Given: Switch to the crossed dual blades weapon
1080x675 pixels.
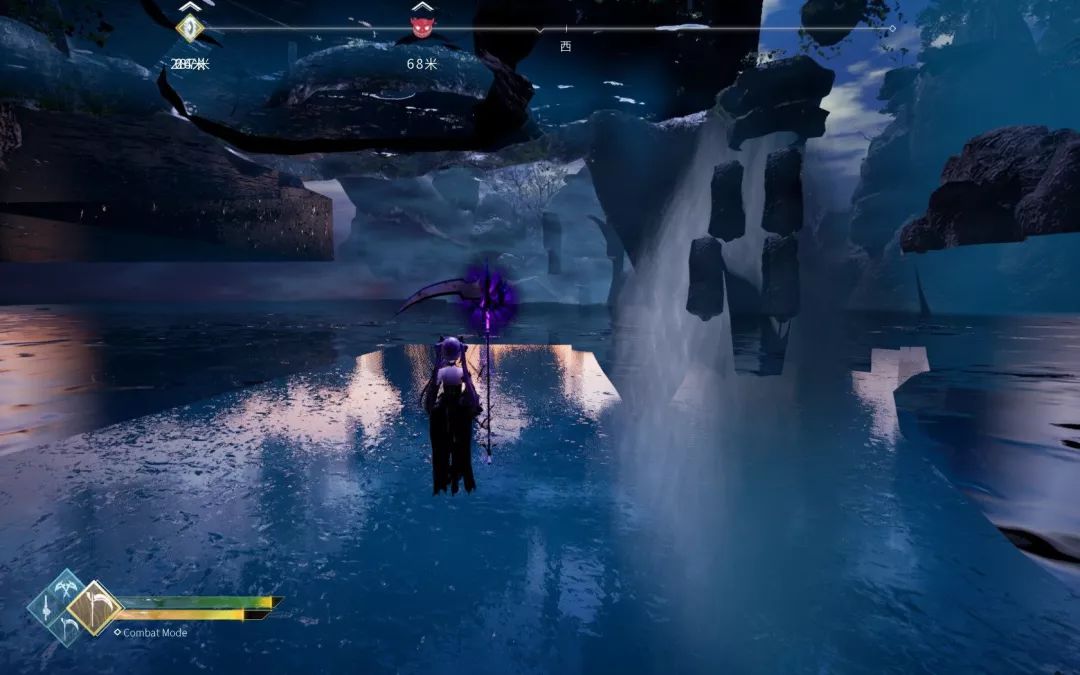Looking at the screenshot, I should [67, 588].
